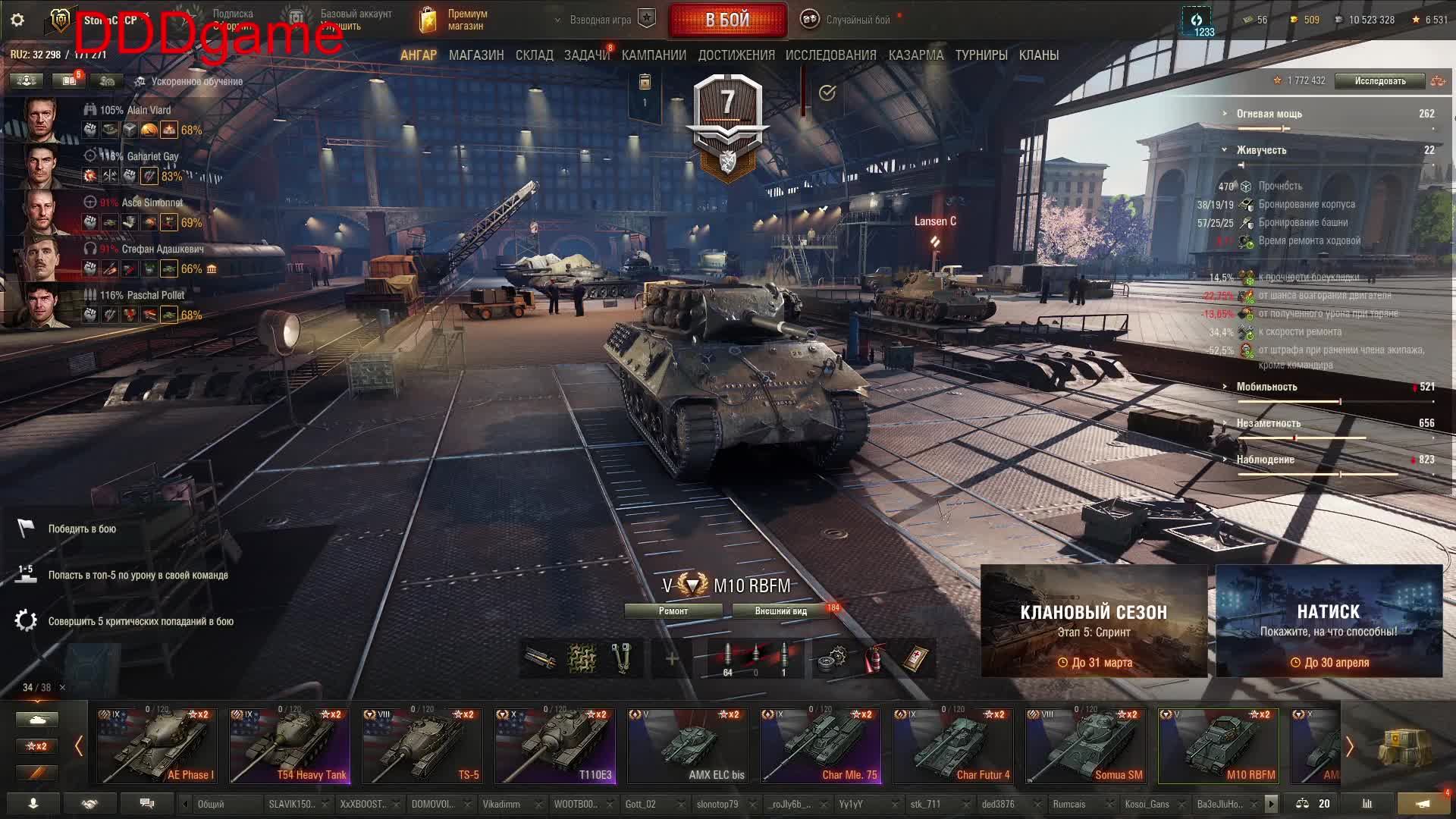Select crew member Alain Viard

[135, 111]
